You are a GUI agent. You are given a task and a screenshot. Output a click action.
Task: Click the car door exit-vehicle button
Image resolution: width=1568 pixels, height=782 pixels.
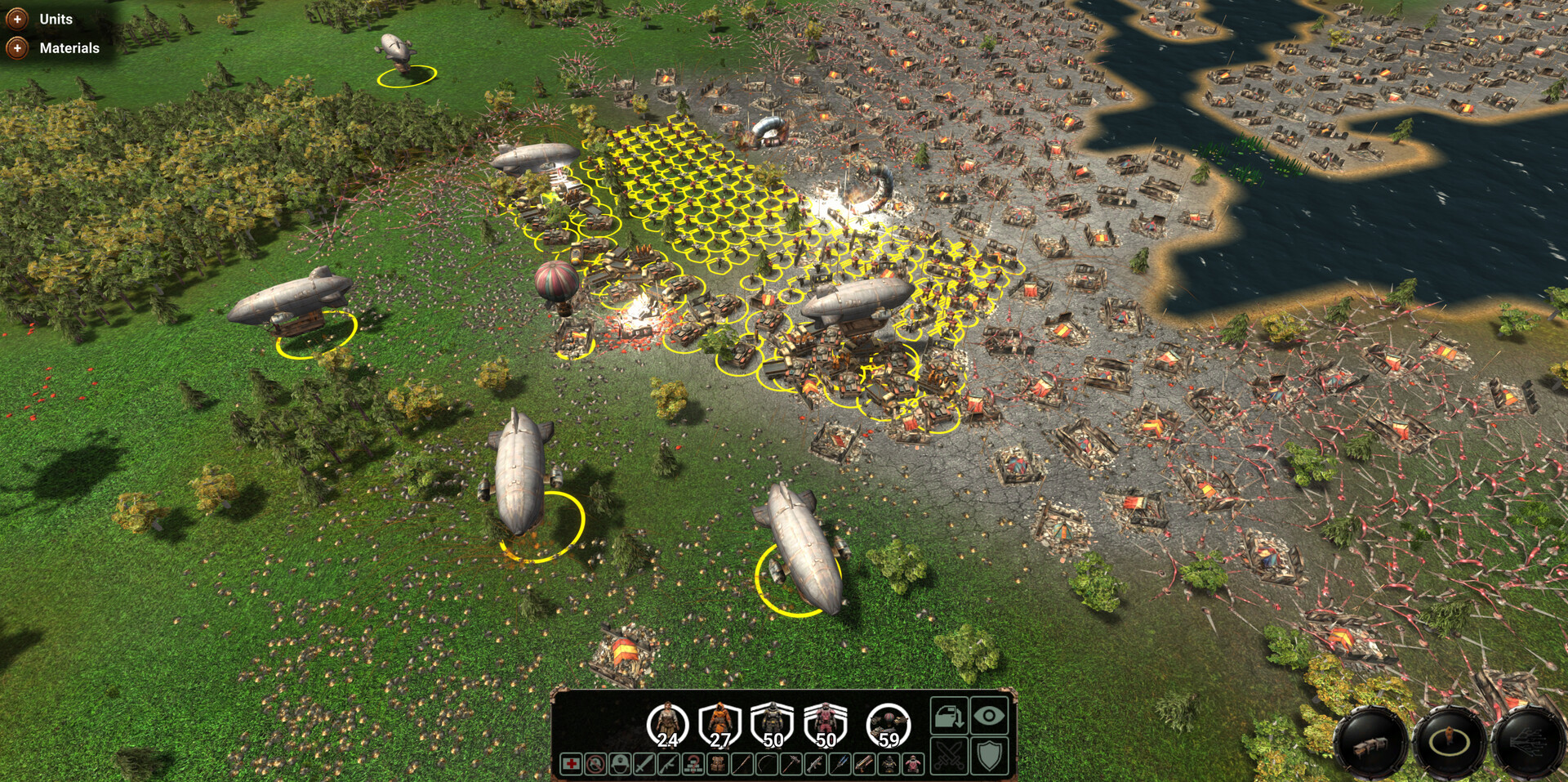coord(948,717)
